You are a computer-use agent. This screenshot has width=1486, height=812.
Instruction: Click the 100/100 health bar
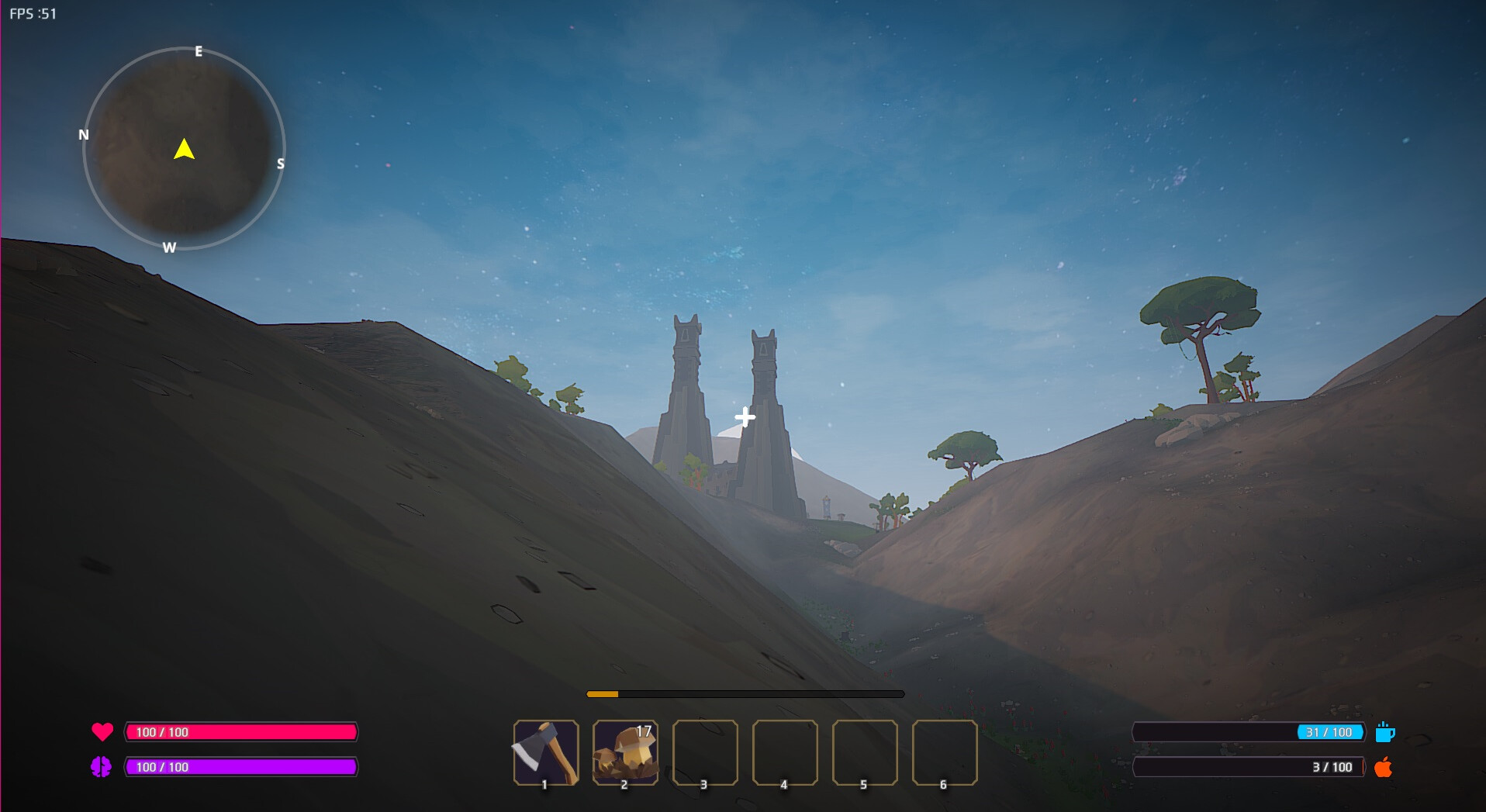coord(240,731)
